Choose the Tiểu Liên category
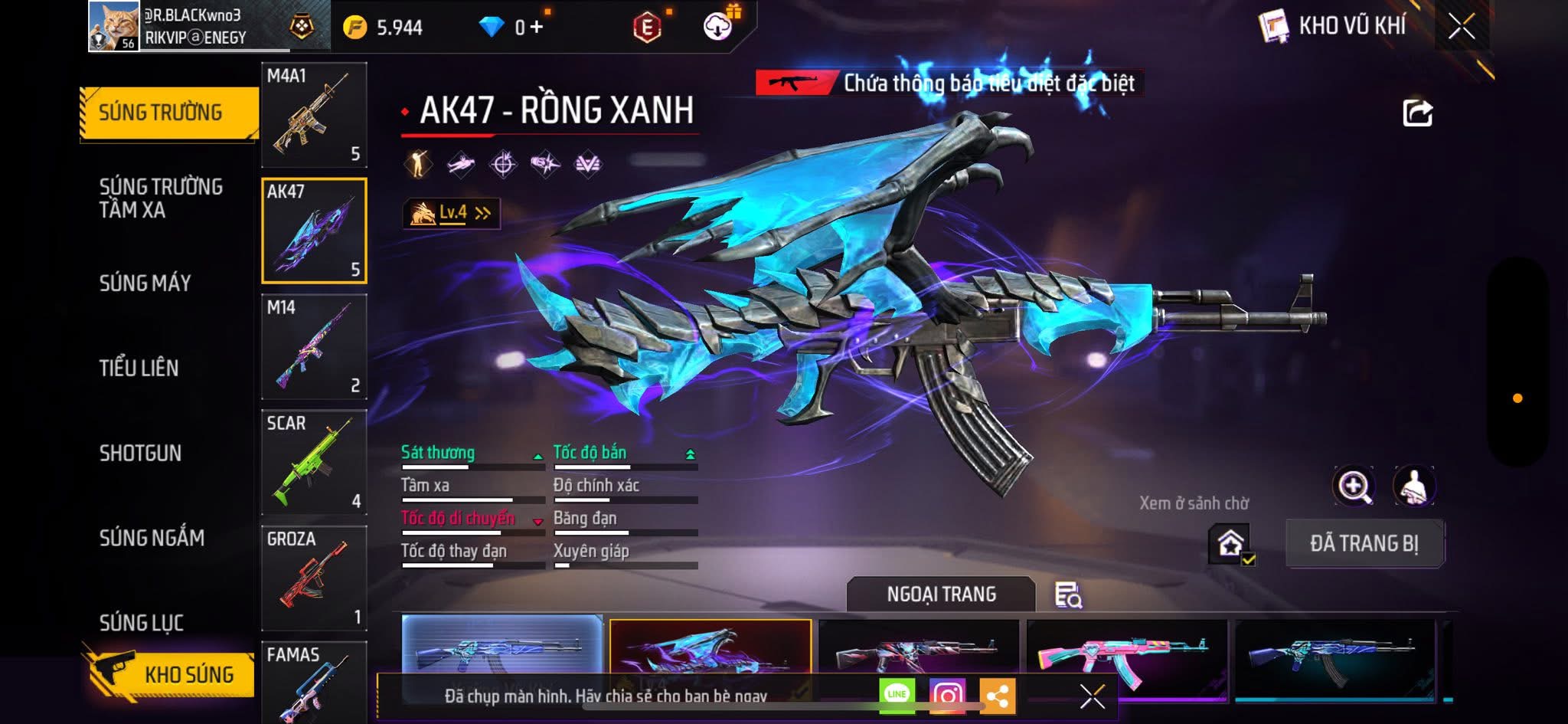Image resolution: width=1568 pixels, height=724 pixels. tap(139, 368)
